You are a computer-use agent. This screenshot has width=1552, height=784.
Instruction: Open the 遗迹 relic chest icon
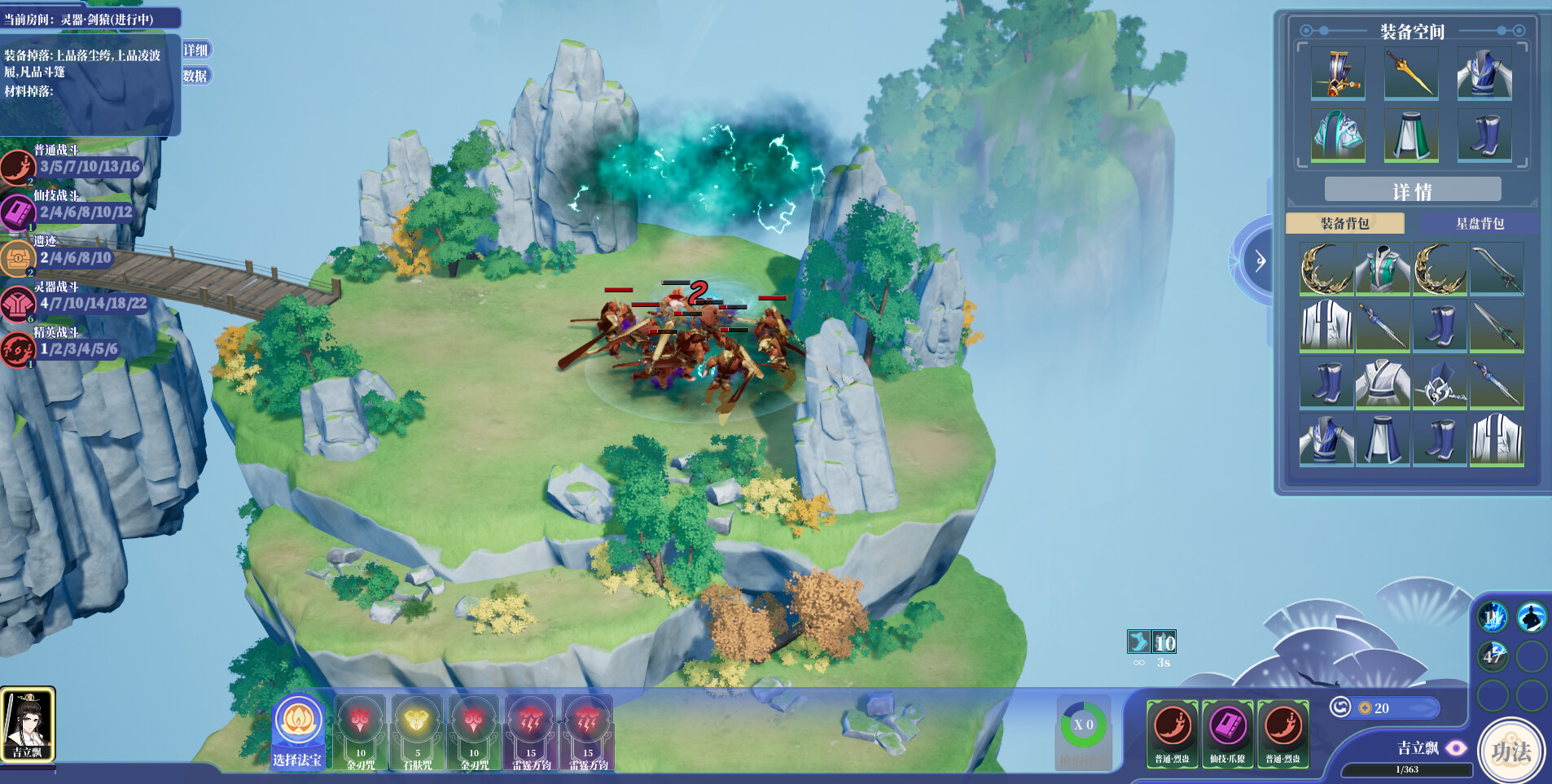18,257
